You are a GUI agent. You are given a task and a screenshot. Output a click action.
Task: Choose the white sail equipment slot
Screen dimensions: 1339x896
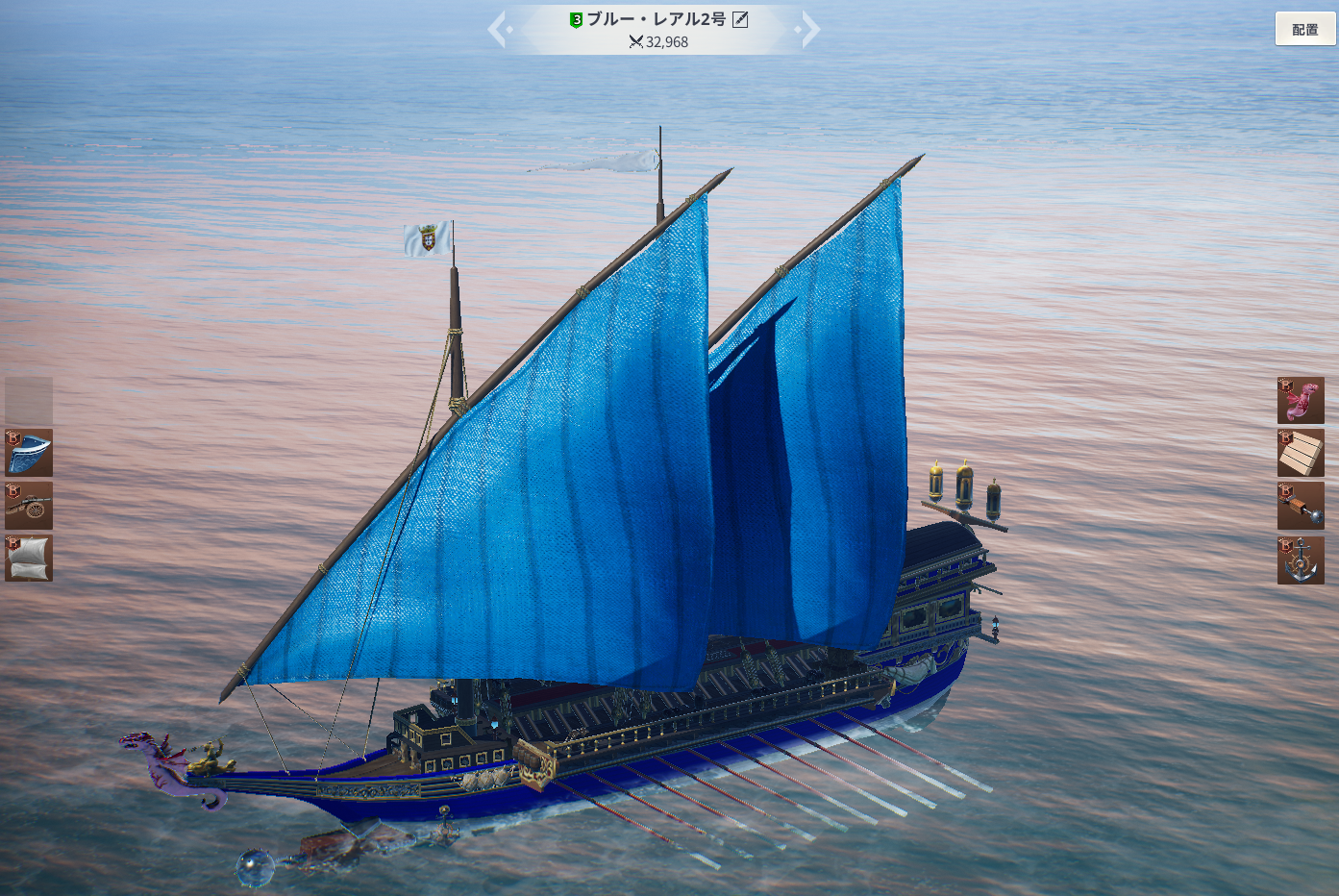(x=29, y=559)
